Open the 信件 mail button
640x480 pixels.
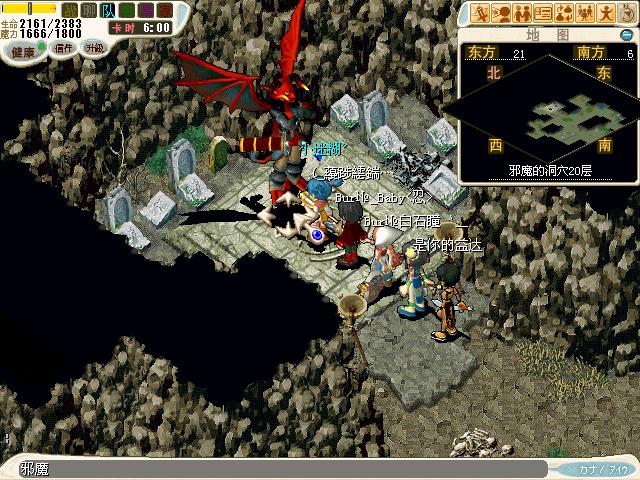tap(63, 47)
